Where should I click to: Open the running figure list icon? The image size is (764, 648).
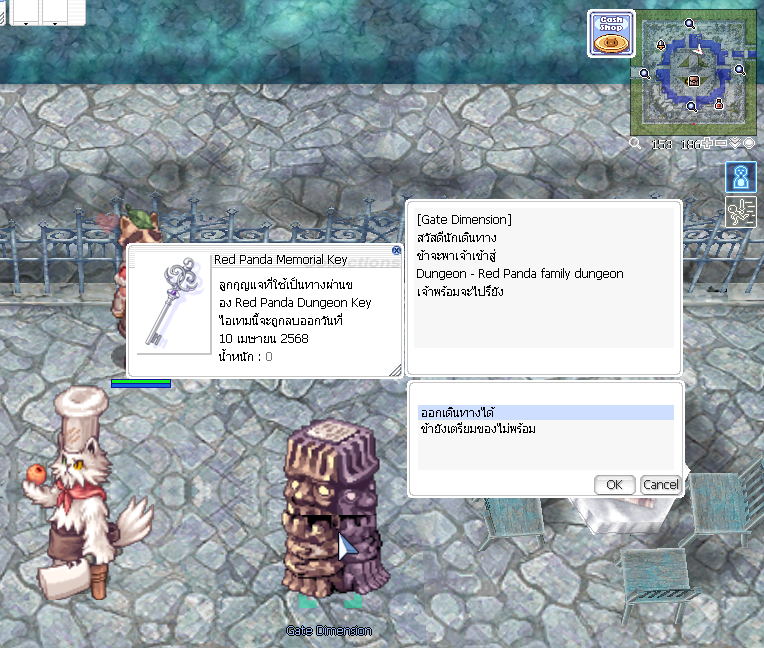point(740,212)
